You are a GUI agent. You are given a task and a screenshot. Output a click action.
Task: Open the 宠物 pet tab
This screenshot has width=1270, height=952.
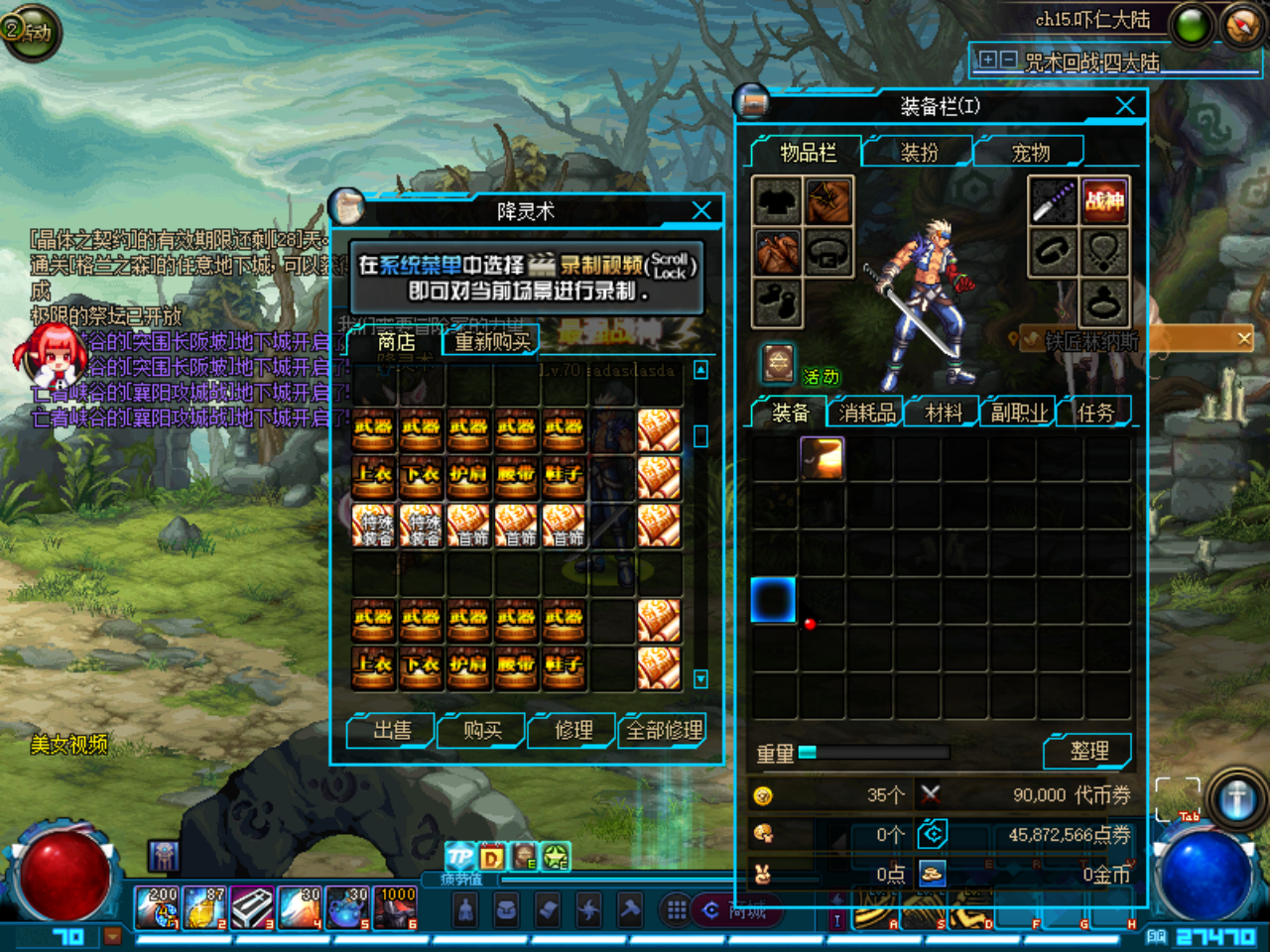click(x=1030, y=153)
